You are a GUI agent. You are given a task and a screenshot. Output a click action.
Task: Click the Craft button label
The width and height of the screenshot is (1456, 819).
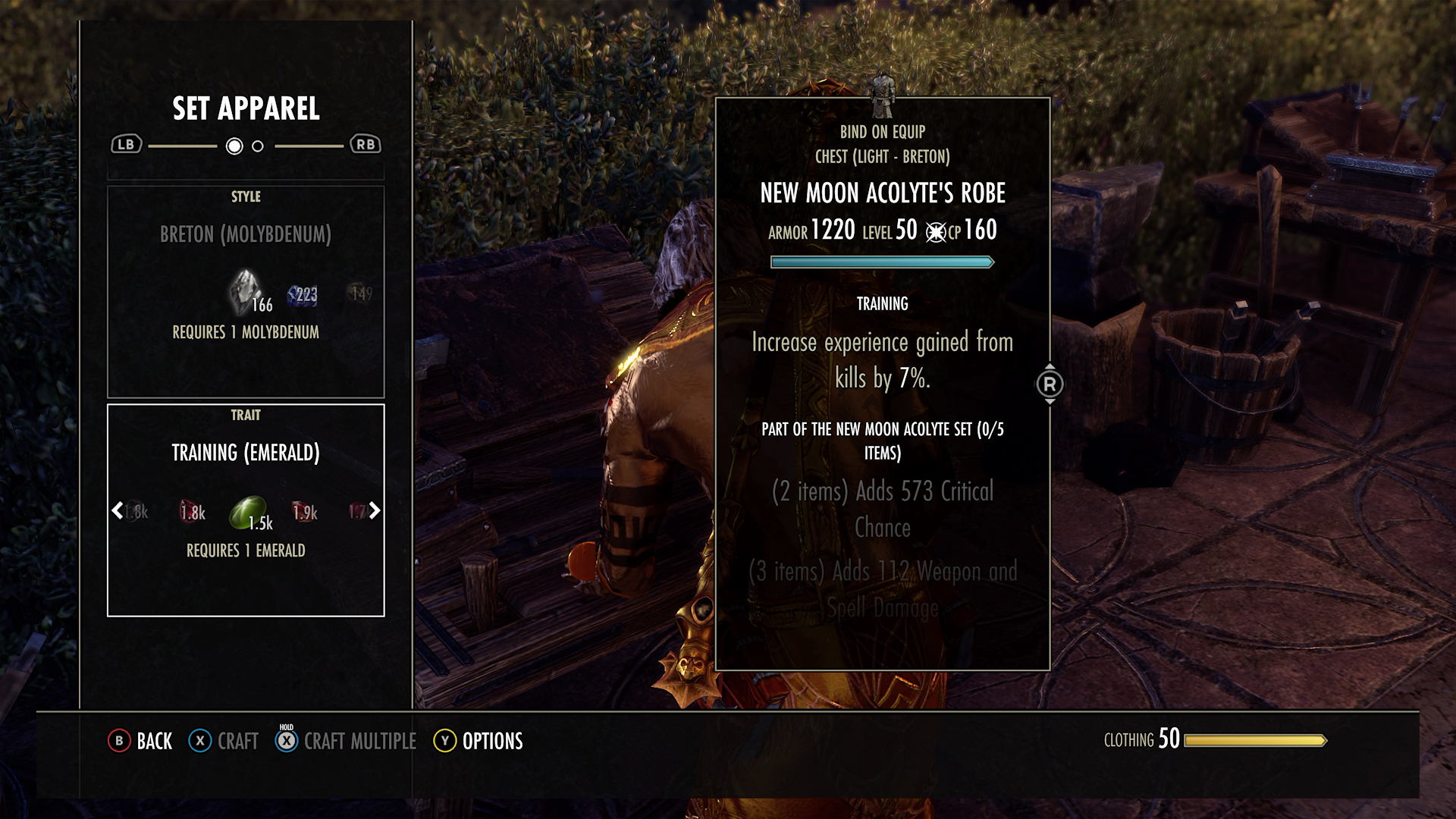pyautogui.click(x=237, y=741)
